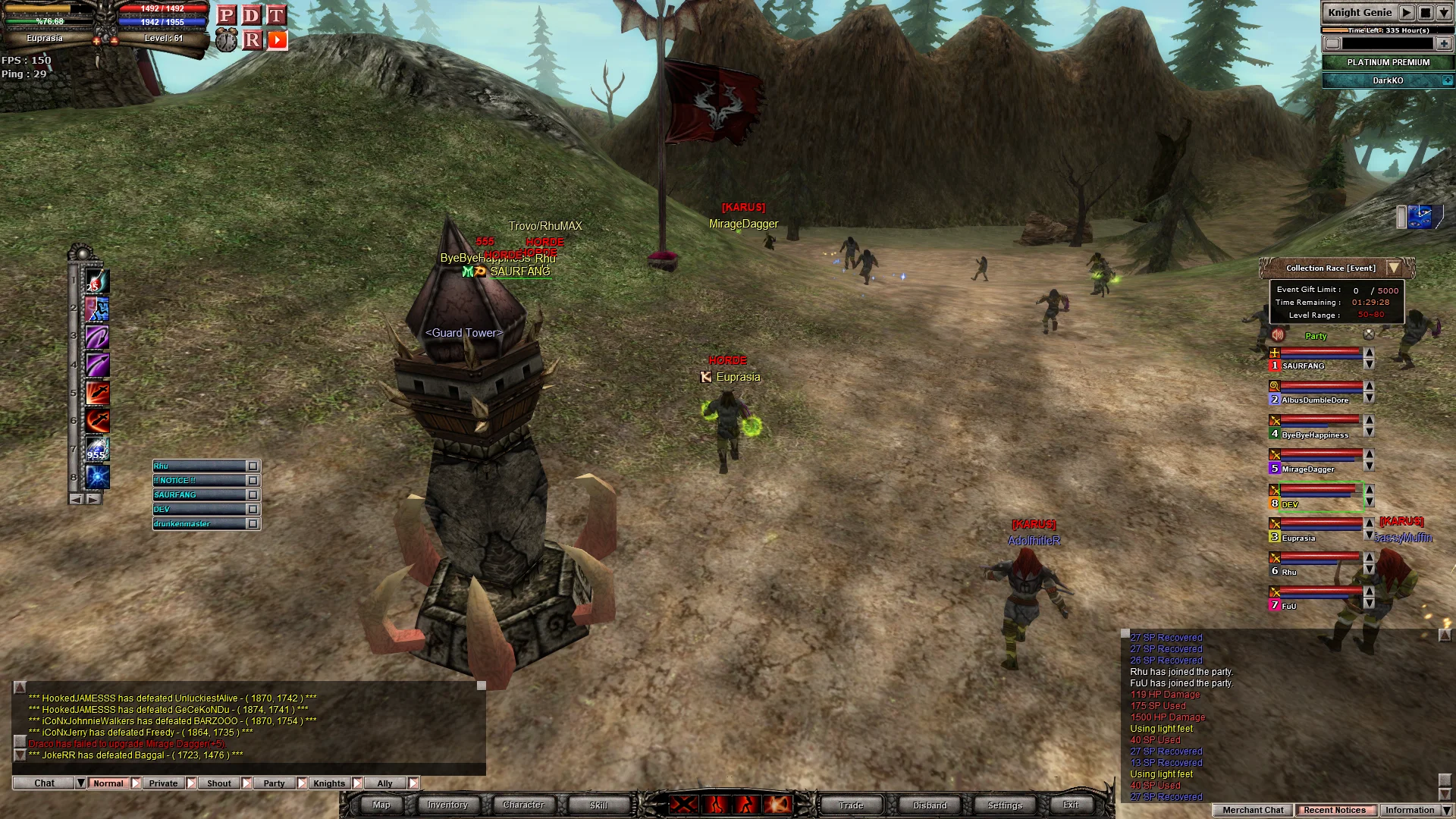Stop Knight Genie with the square button
The image size is (1456, 819).
pyautogui.click(x=1426, y=13)
